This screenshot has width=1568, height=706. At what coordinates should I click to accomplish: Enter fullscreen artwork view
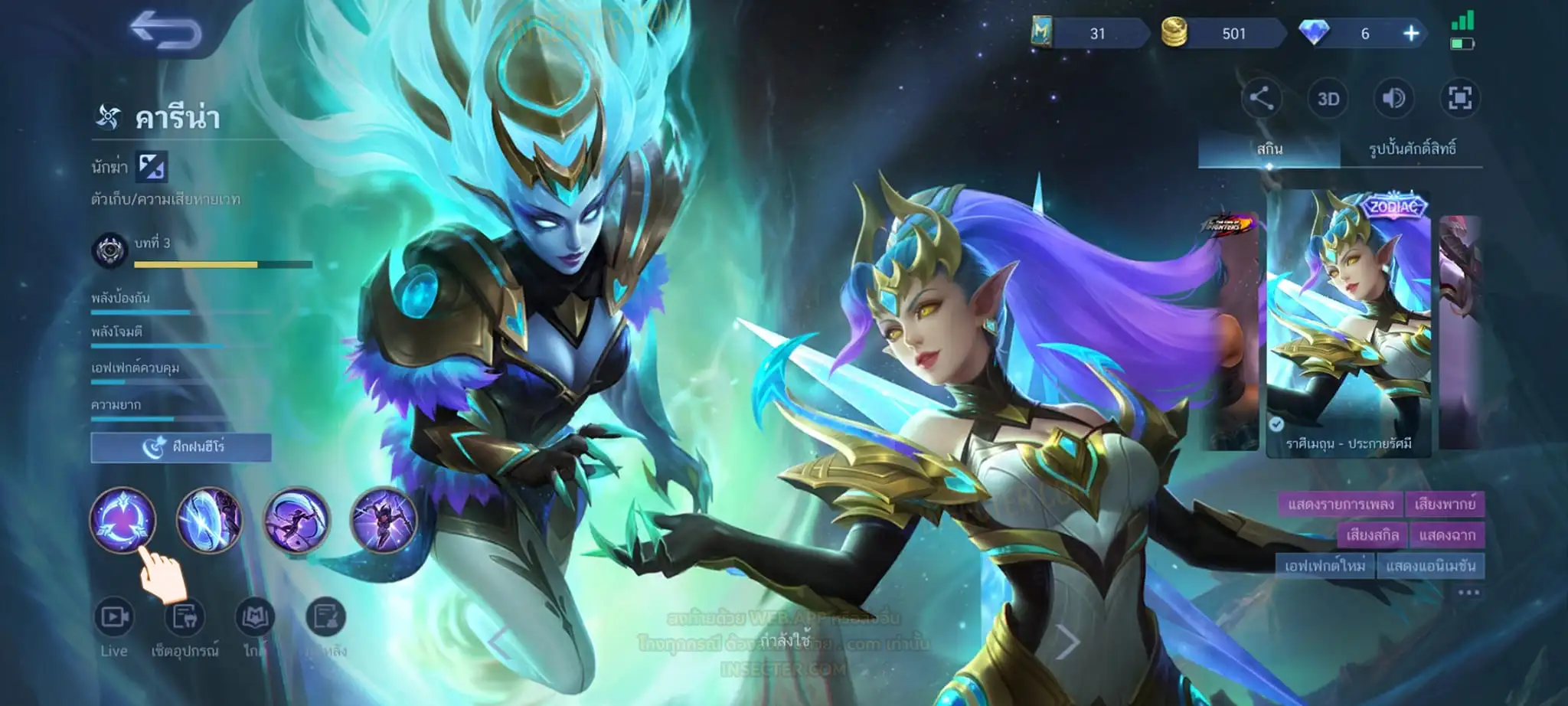point(1459,99)
